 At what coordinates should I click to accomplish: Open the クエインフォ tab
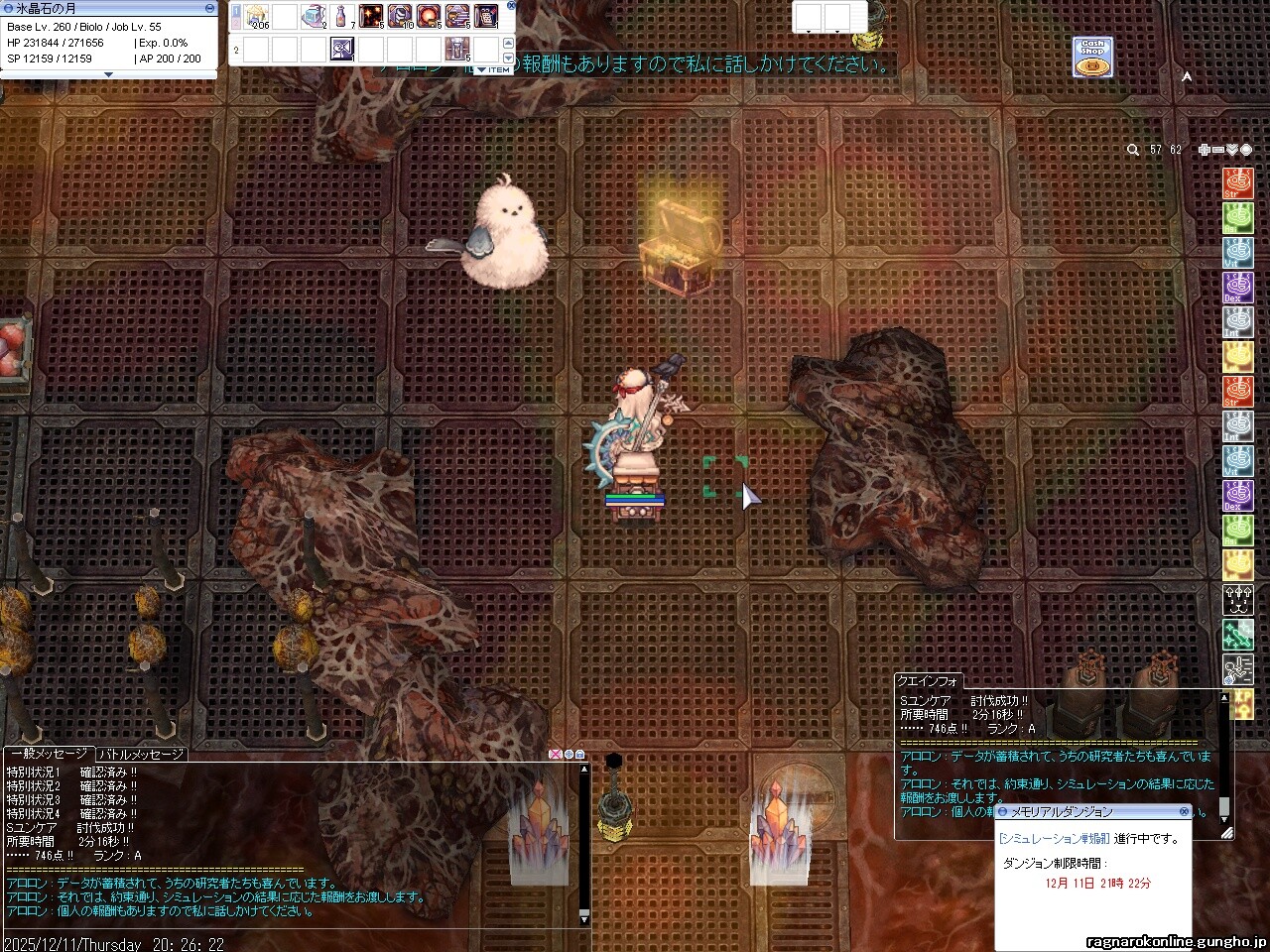[x=929, y=681]
